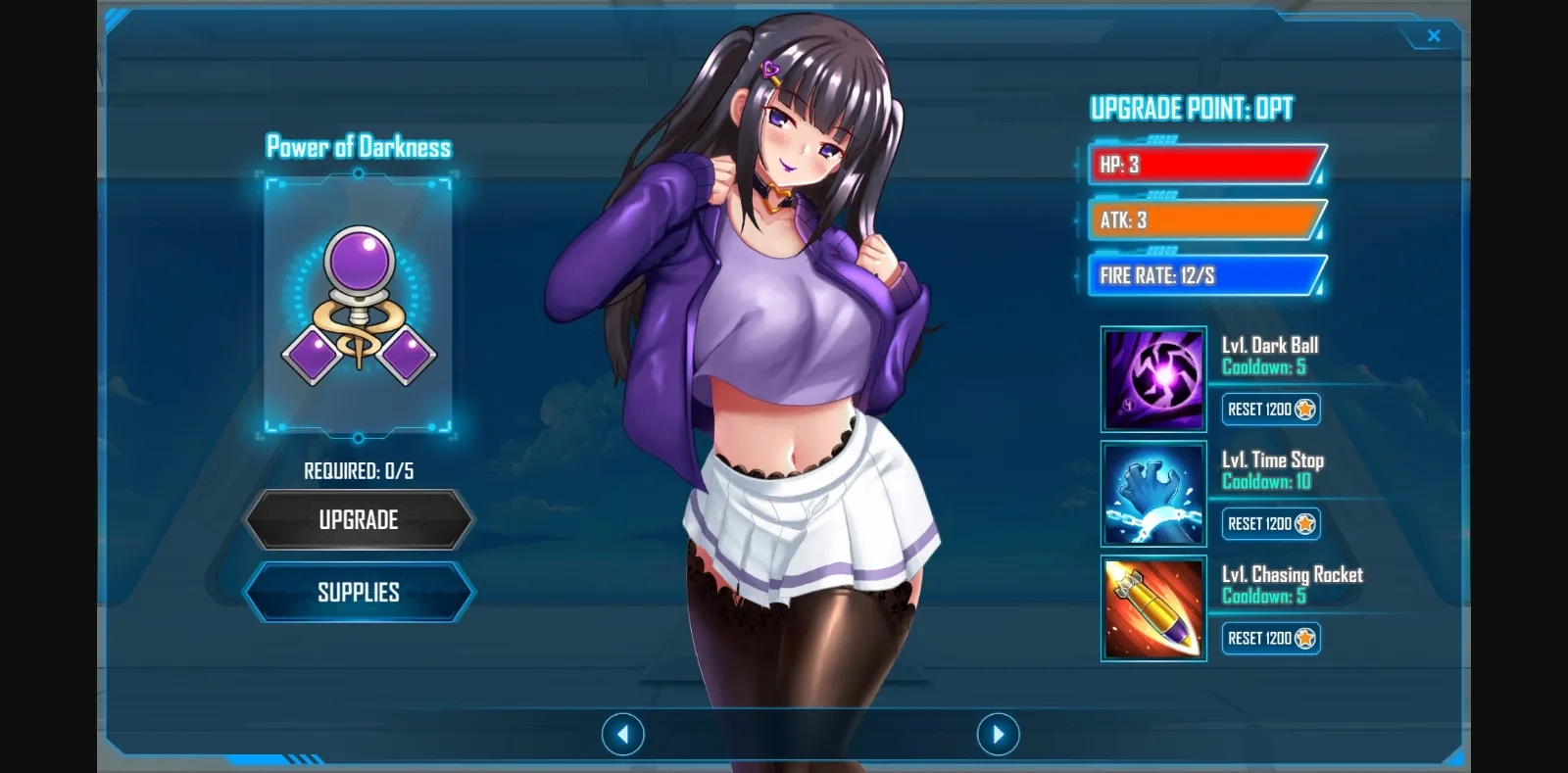Click the left navigation arrow
The width and height of the screenshot is (1568, 773).
(x=622, y=733)
